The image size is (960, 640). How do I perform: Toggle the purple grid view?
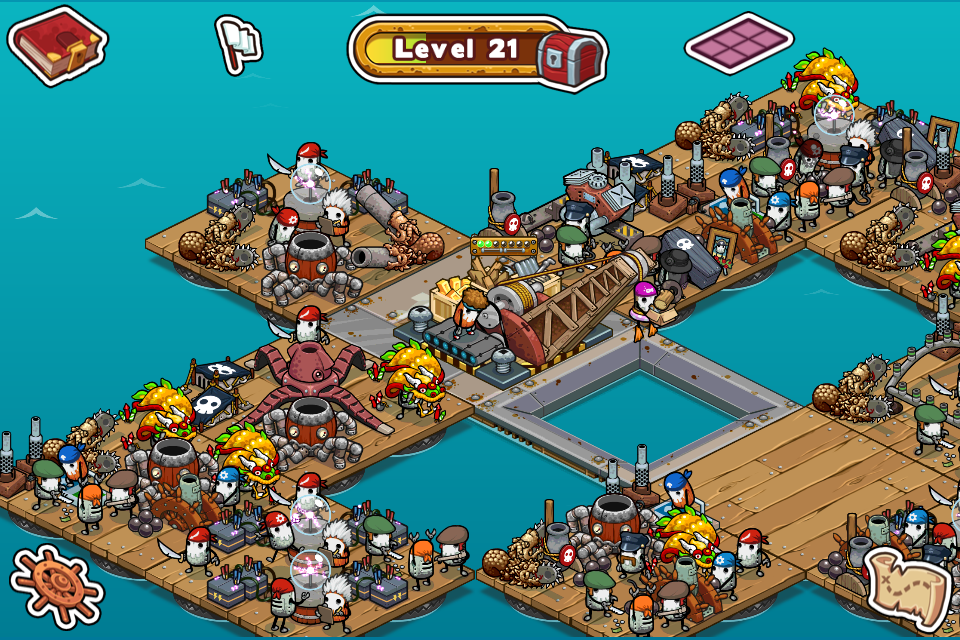pyautogui.click(x=740, y=43)
